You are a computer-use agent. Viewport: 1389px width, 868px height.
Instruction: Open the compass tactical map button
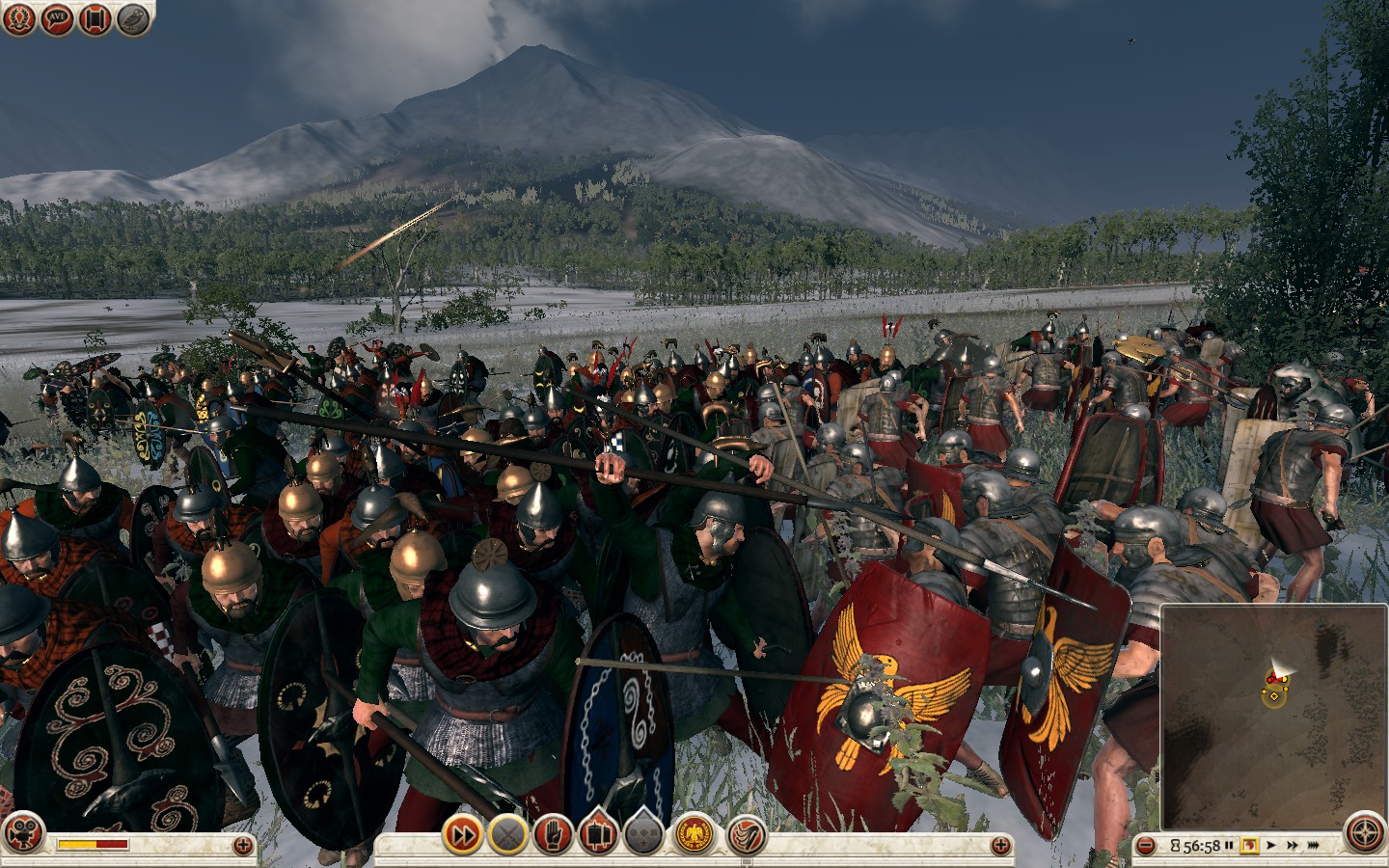pyautogui.click(x=1363, y=835)
